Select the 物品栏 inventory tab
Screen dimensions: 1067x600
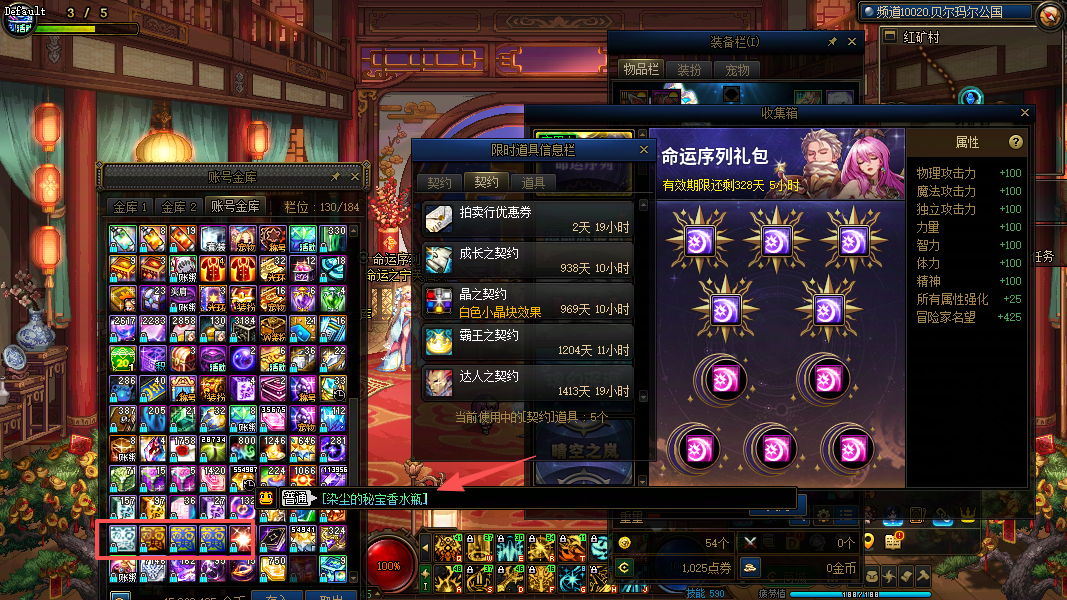[638, 69]
